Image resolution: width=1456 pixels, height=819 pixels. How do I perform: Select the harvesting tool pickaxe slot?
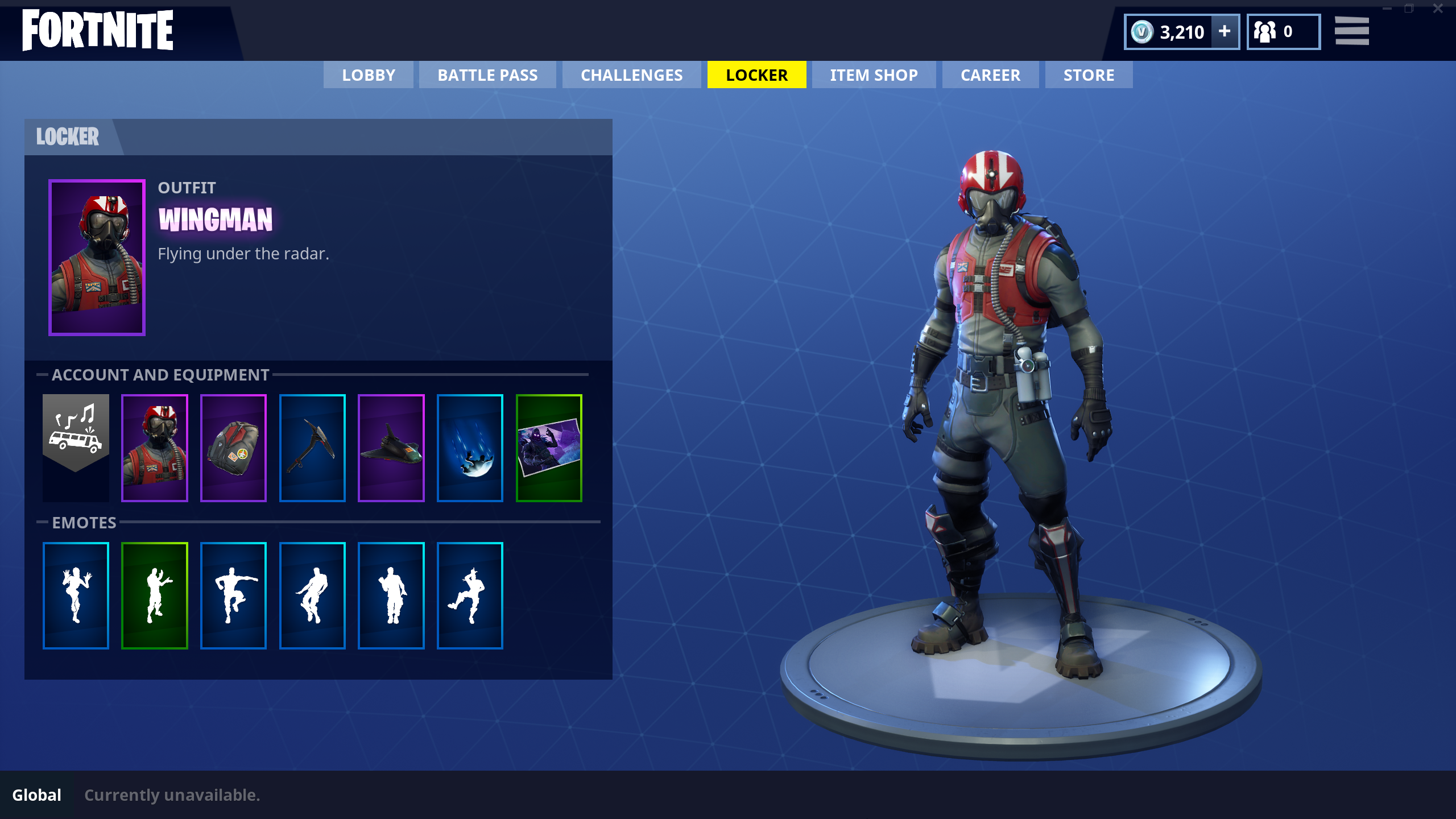pos(312,446)
